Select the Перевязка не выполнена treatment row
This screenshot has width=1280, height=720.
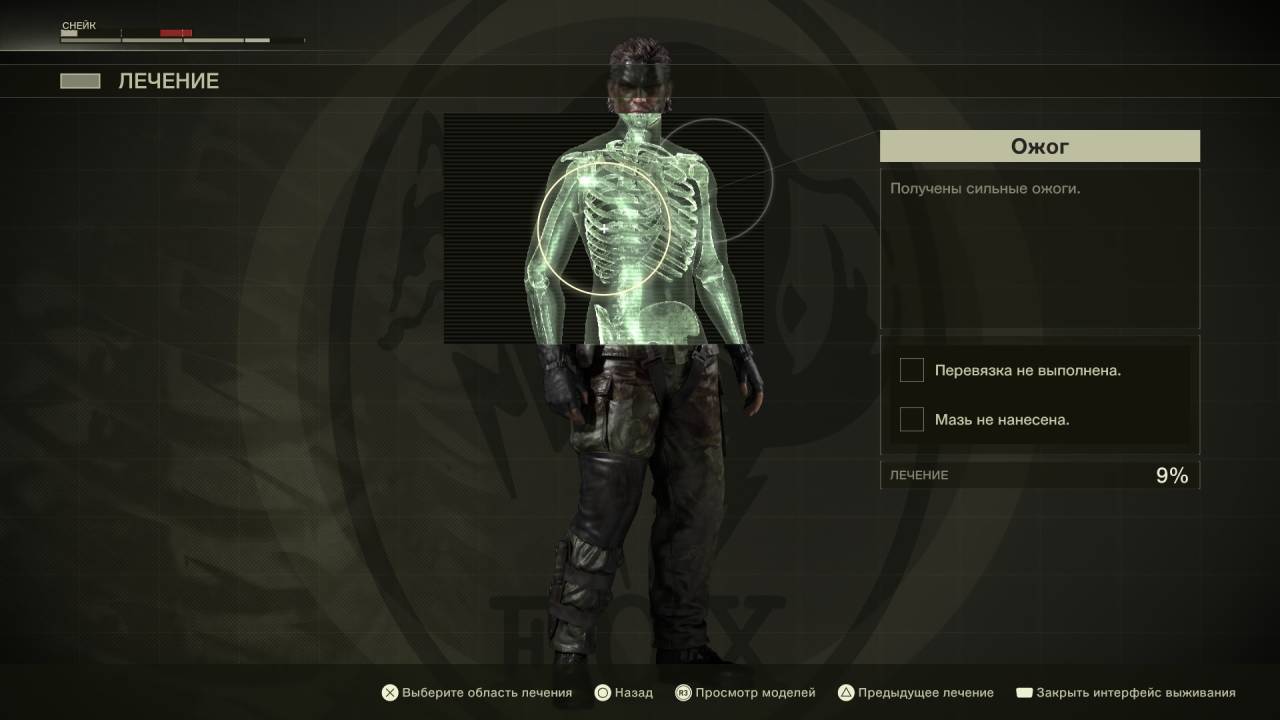[1027, 371]
